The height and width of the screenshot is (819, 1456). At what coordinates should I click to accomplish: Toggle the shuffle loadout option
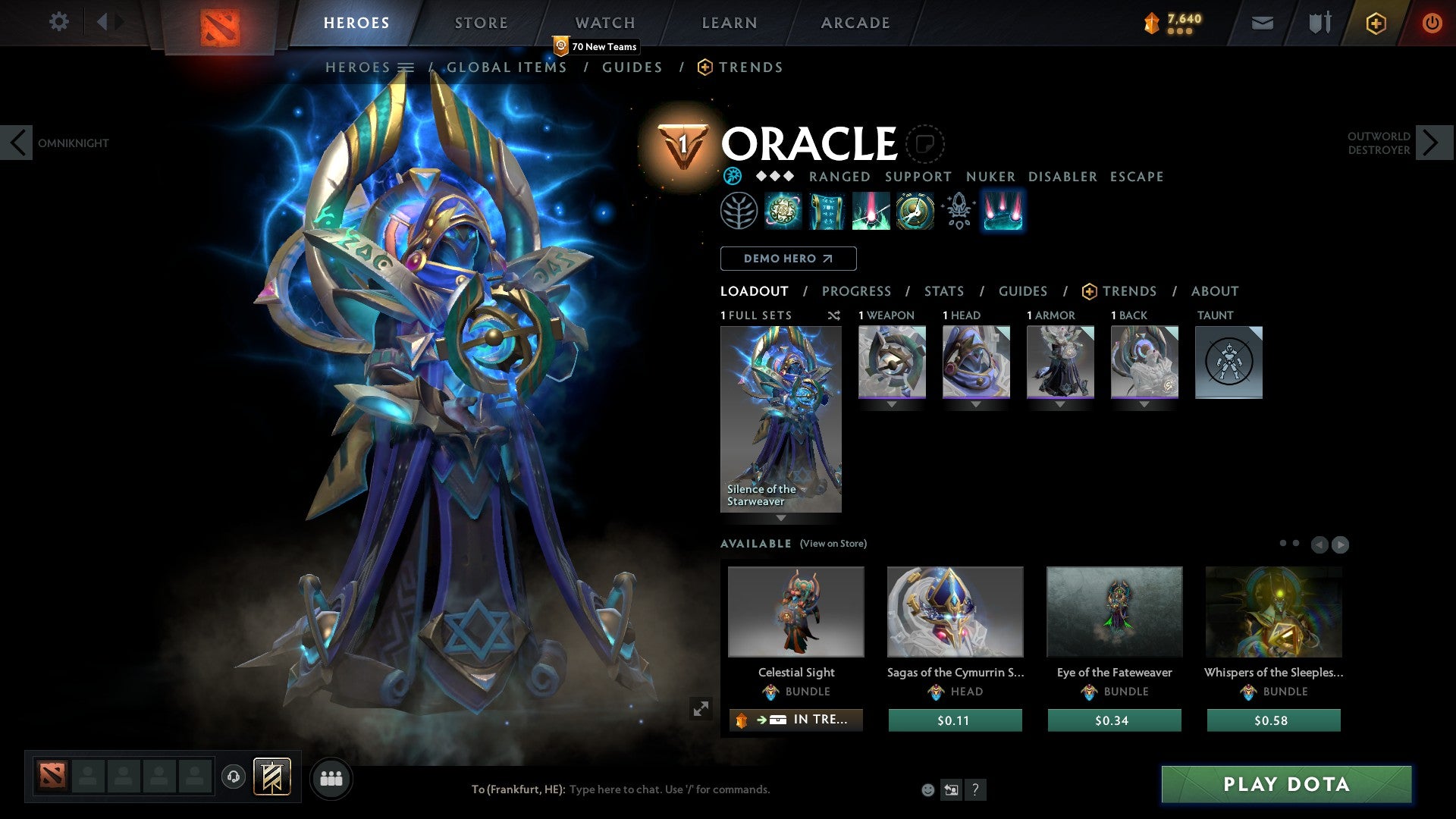click(833, 315)
